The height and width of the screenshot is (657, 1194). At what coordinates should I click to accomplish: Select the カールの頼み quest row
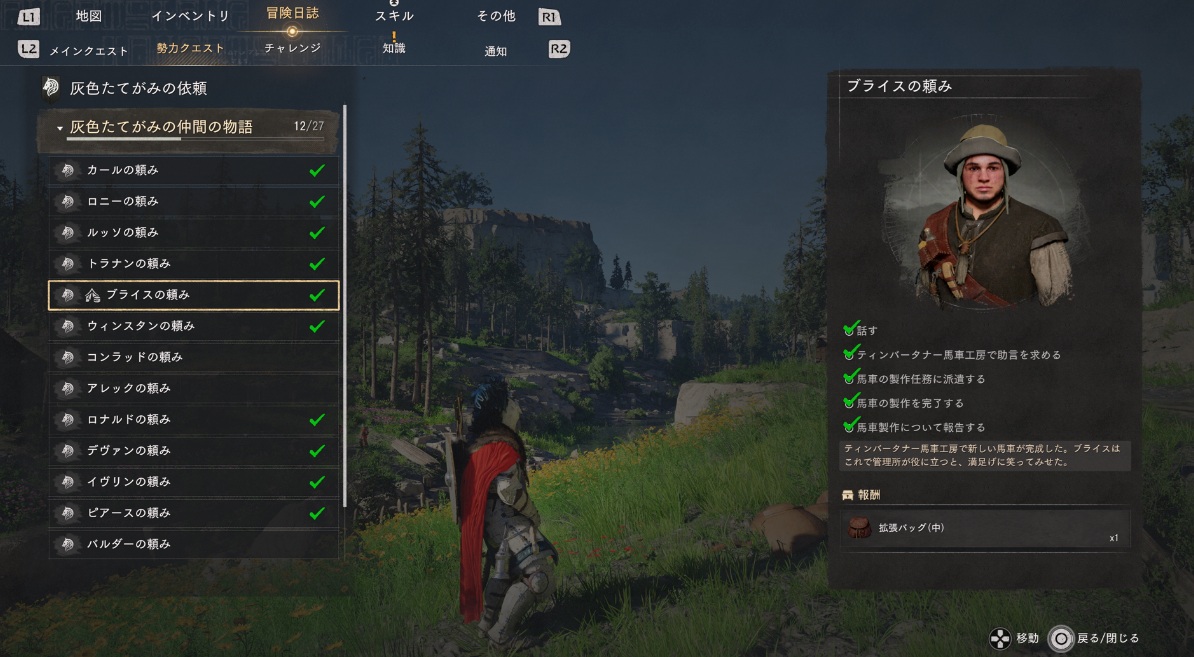point(193,170)
